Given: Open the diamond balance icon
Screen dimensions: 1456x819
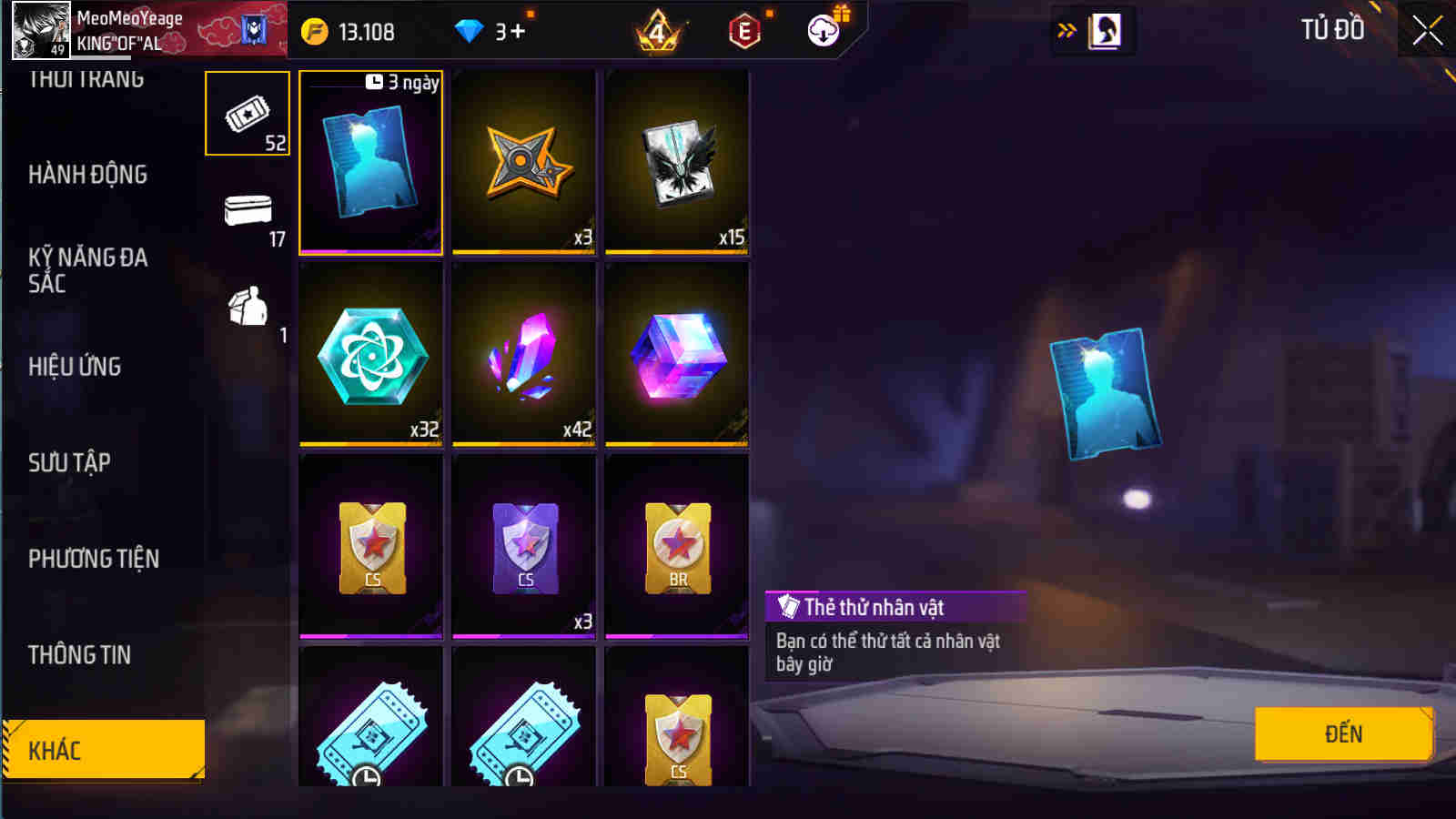Looking at the screenshot, I should 470,30.
